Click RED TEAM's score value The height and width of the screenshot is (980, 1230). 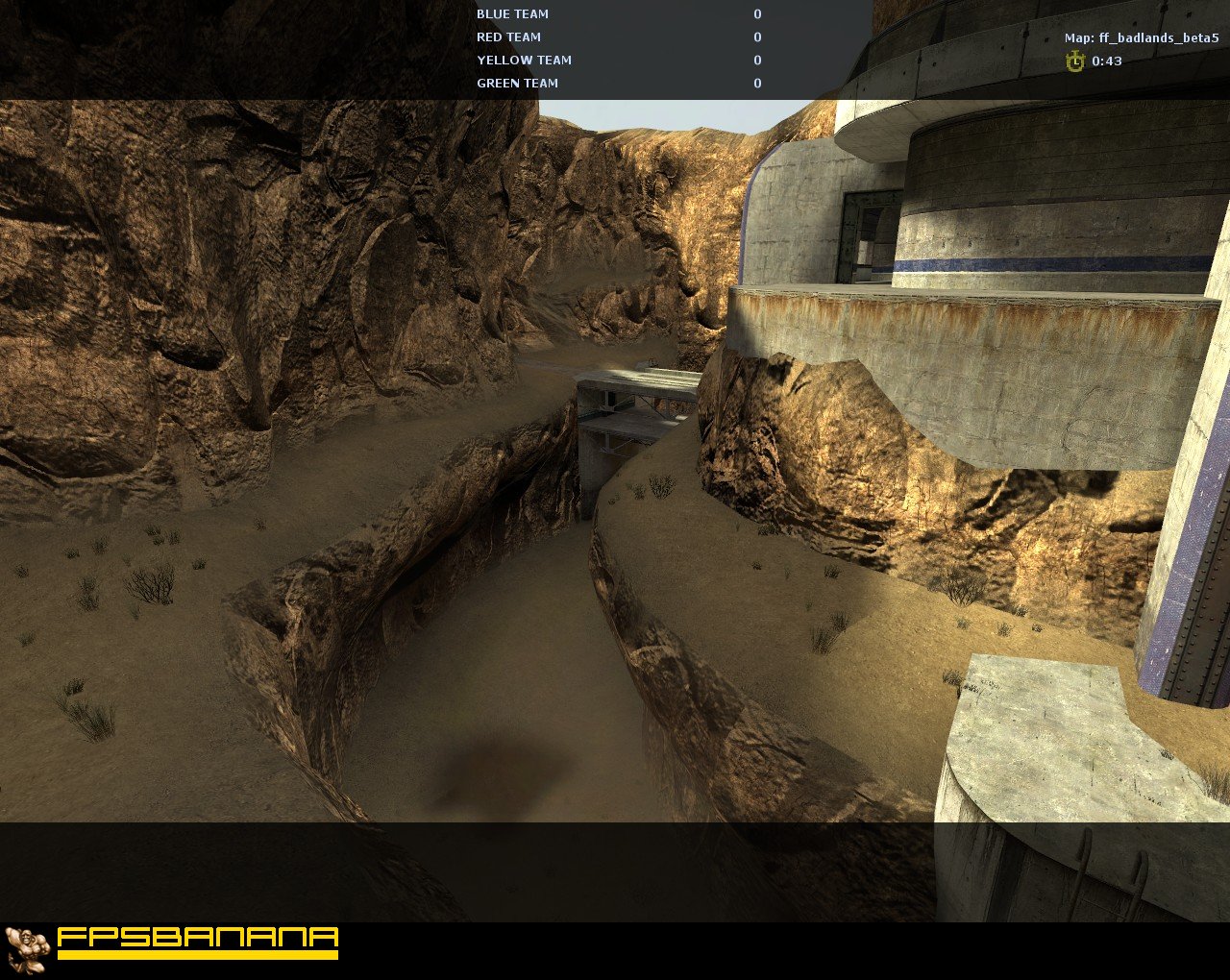click(x=756, y=37)
